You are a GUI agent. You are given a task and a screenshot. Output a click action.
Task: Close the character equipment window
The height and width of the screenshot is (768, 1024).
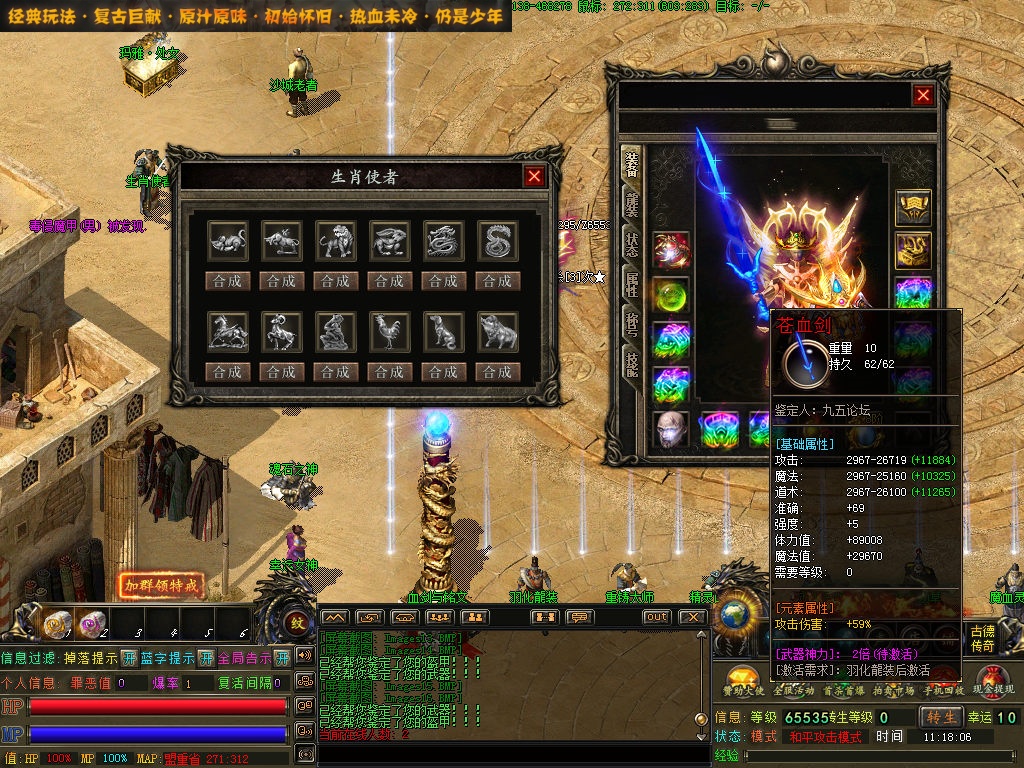click(x=923, y=95)
